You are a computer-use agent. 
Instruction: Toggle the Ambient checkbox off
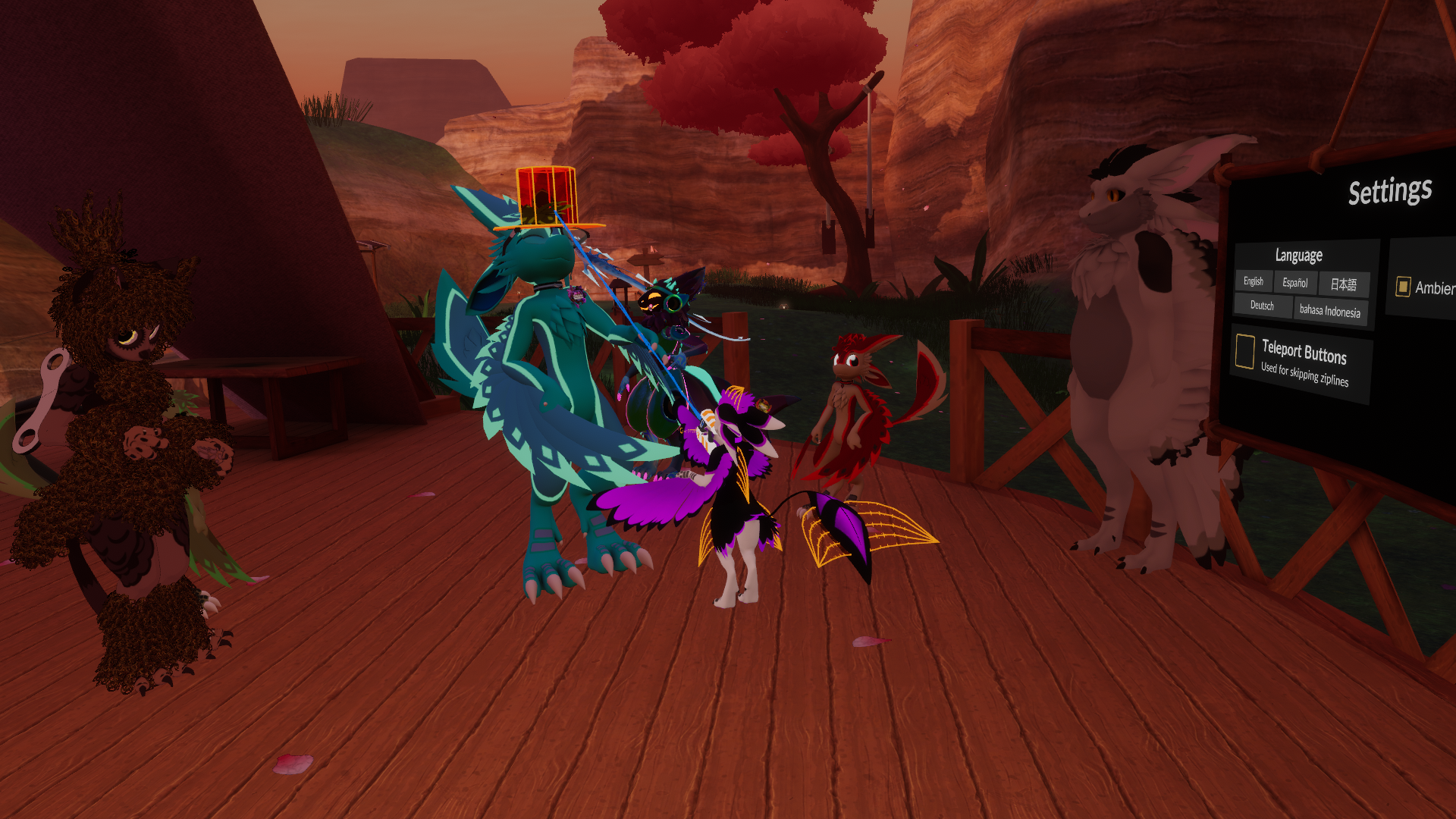pos(1403,286)
